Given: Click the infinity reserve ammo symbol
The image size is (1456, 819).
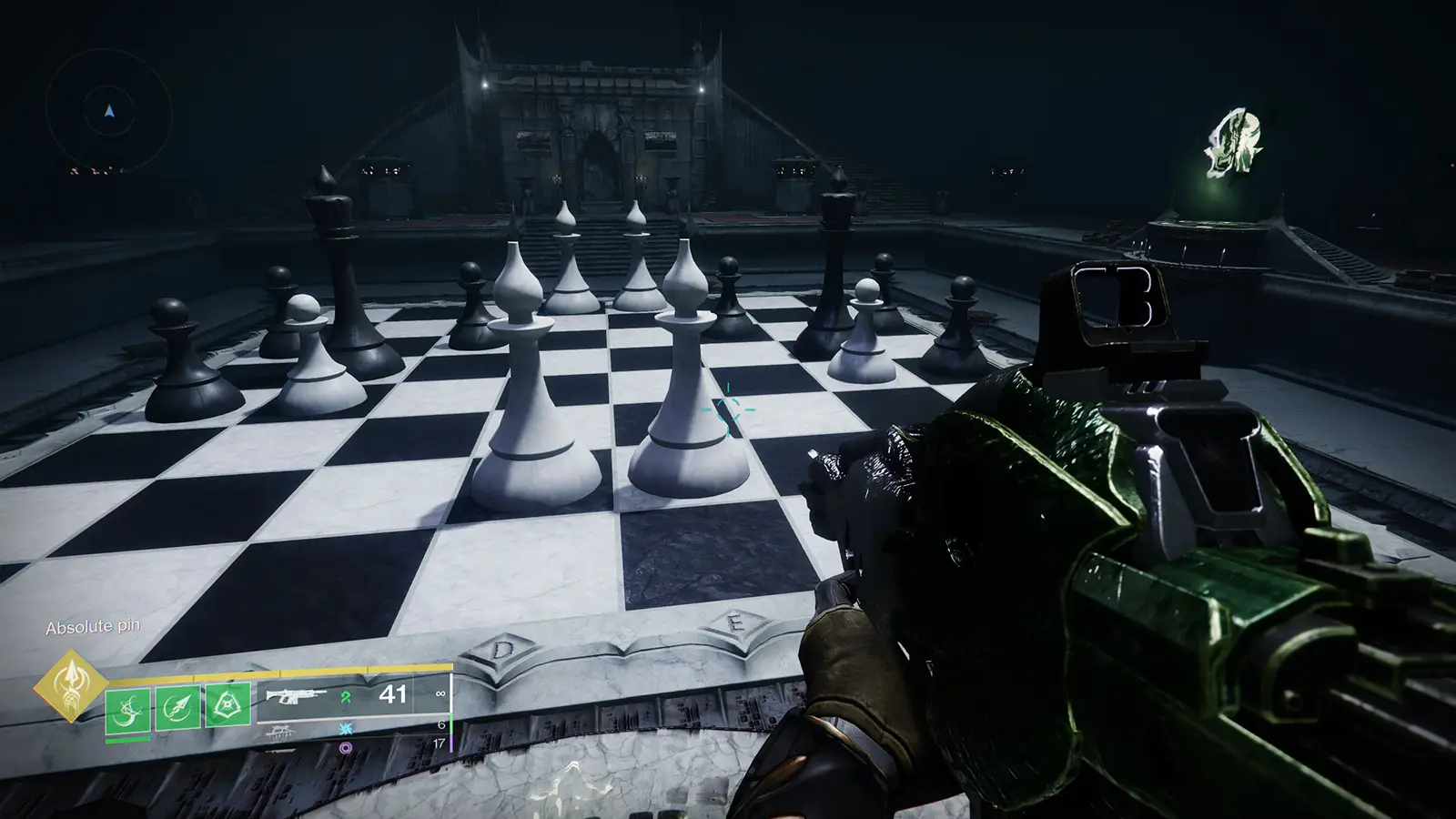Looking at the screenshot, I should pyautogui.click(x=440, y=694).
